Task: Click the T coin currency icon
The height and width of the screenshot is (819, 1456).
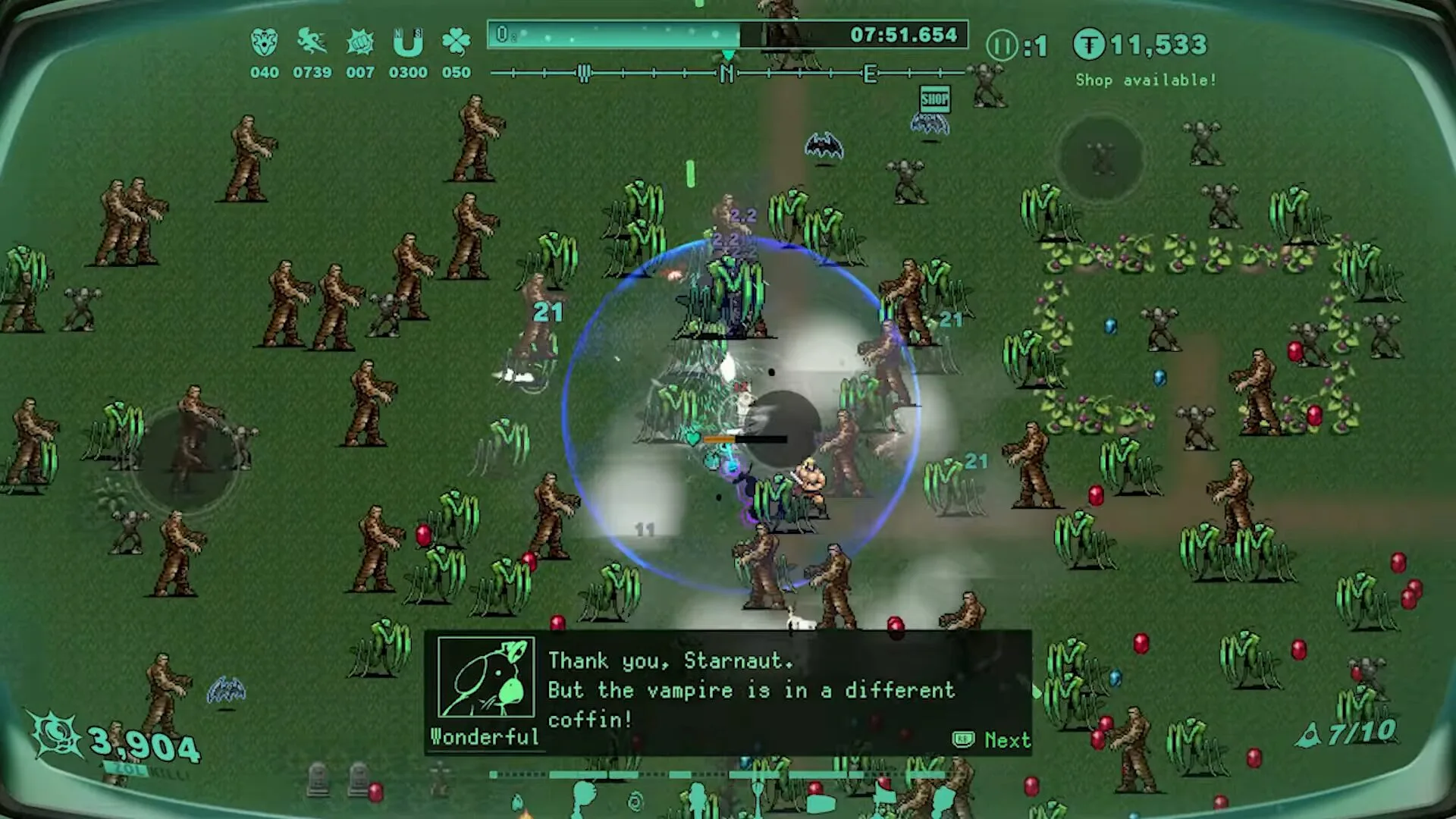Action: 1089,45
